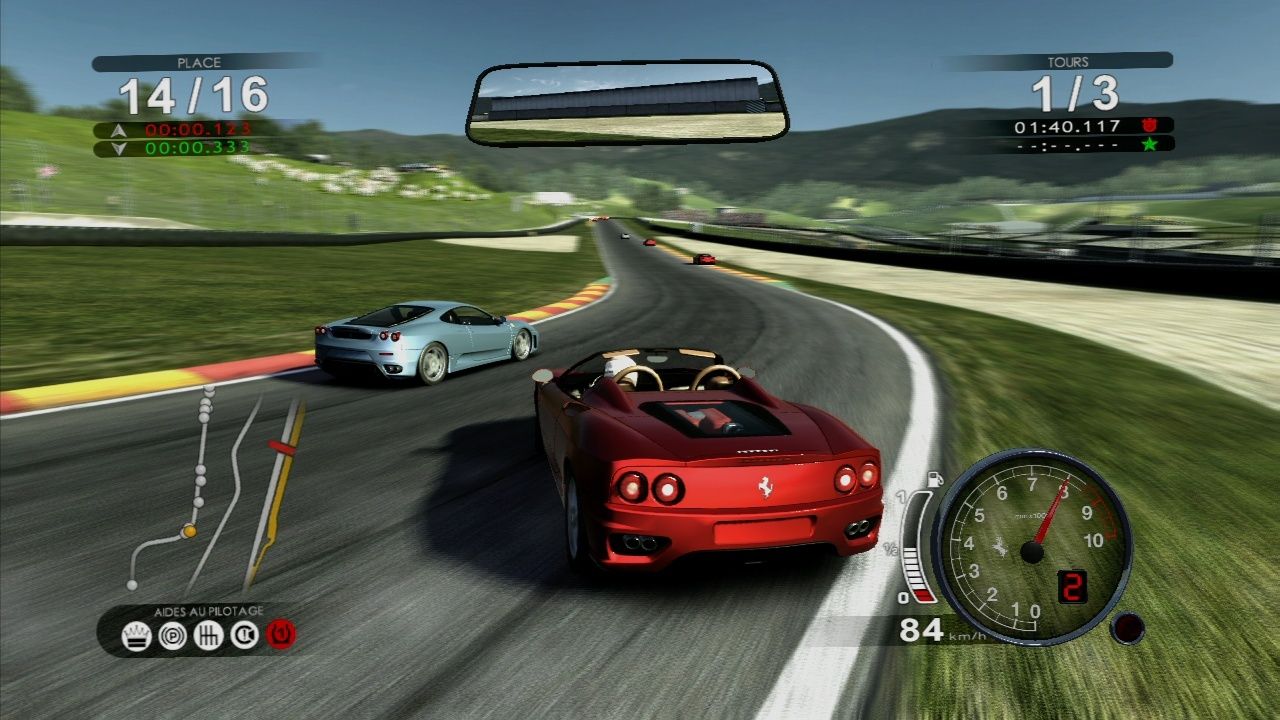Click the red stopwatch icon beside lap time

(x=1151, y=127)
